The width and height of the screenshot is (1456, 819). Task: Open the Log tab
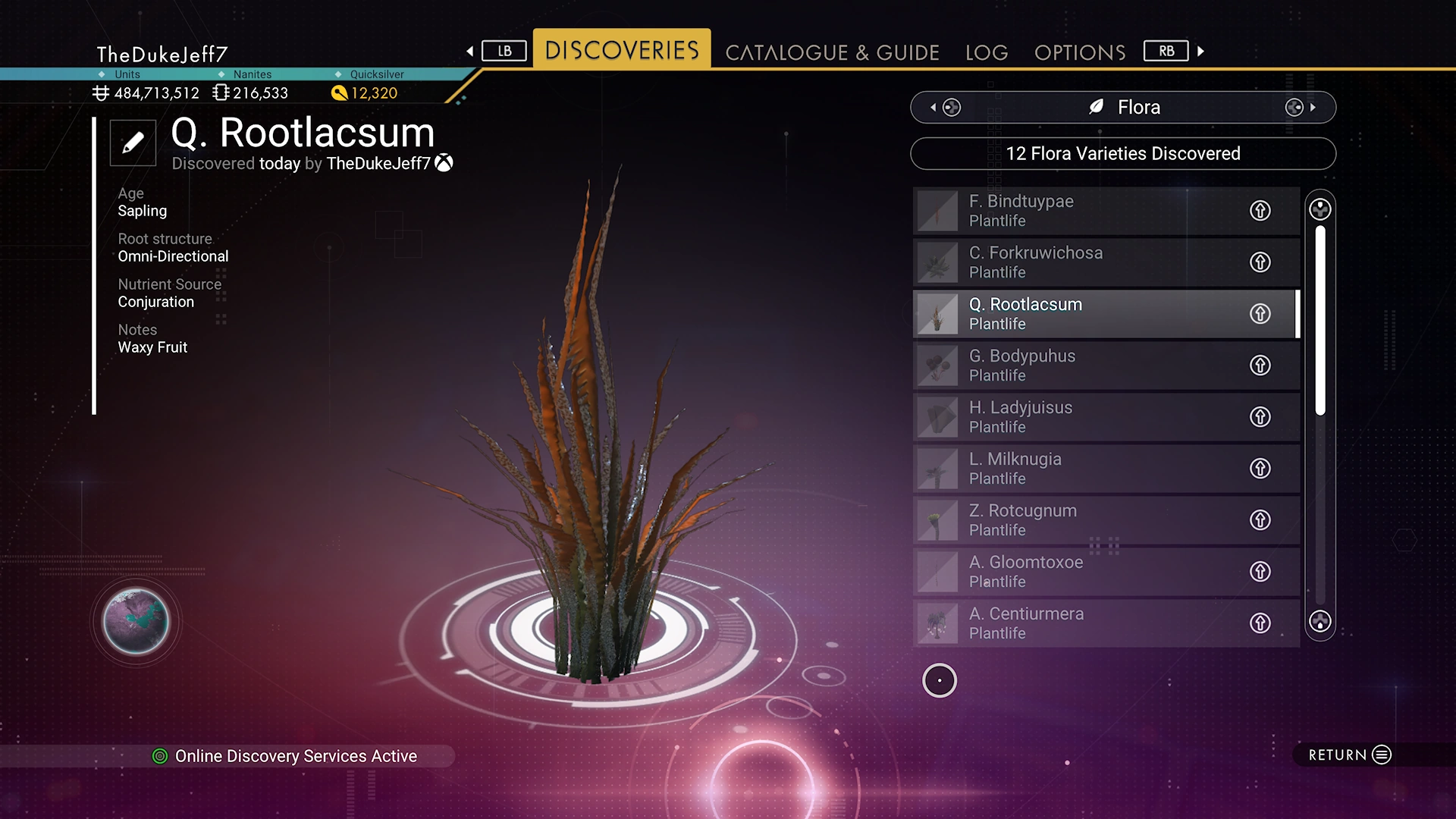[x=987, y=52]
